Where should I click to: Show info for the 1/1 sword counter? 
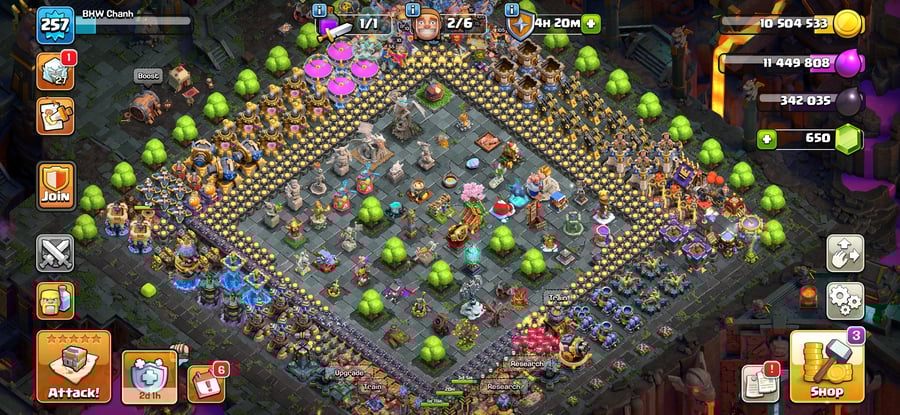coord(319,10)
